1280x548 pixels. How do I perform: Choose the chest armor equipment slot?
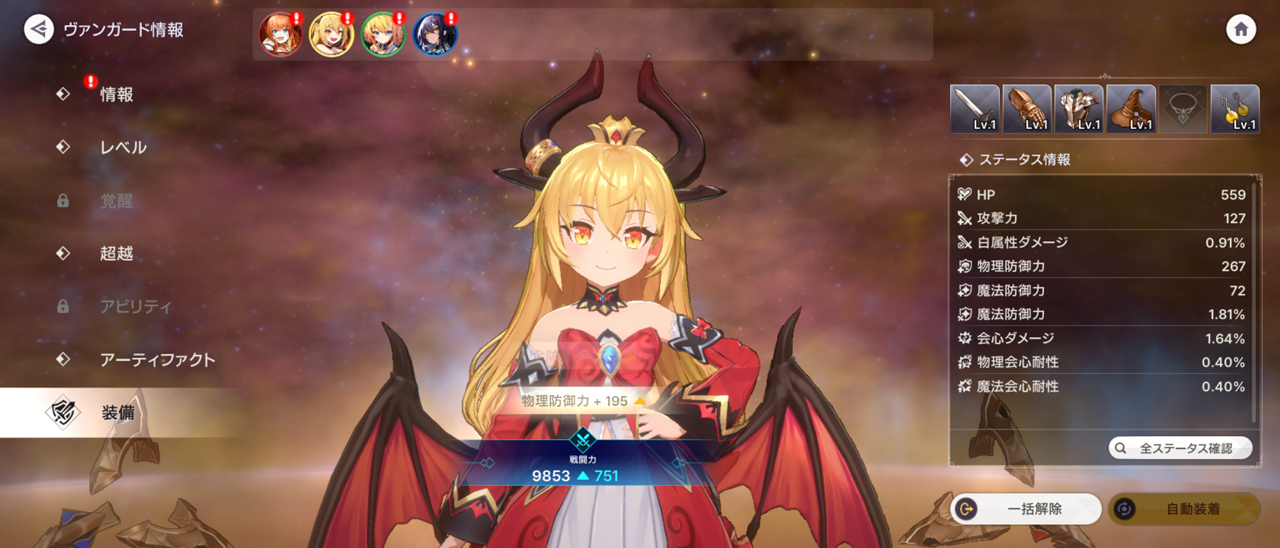coord(1078,109)
